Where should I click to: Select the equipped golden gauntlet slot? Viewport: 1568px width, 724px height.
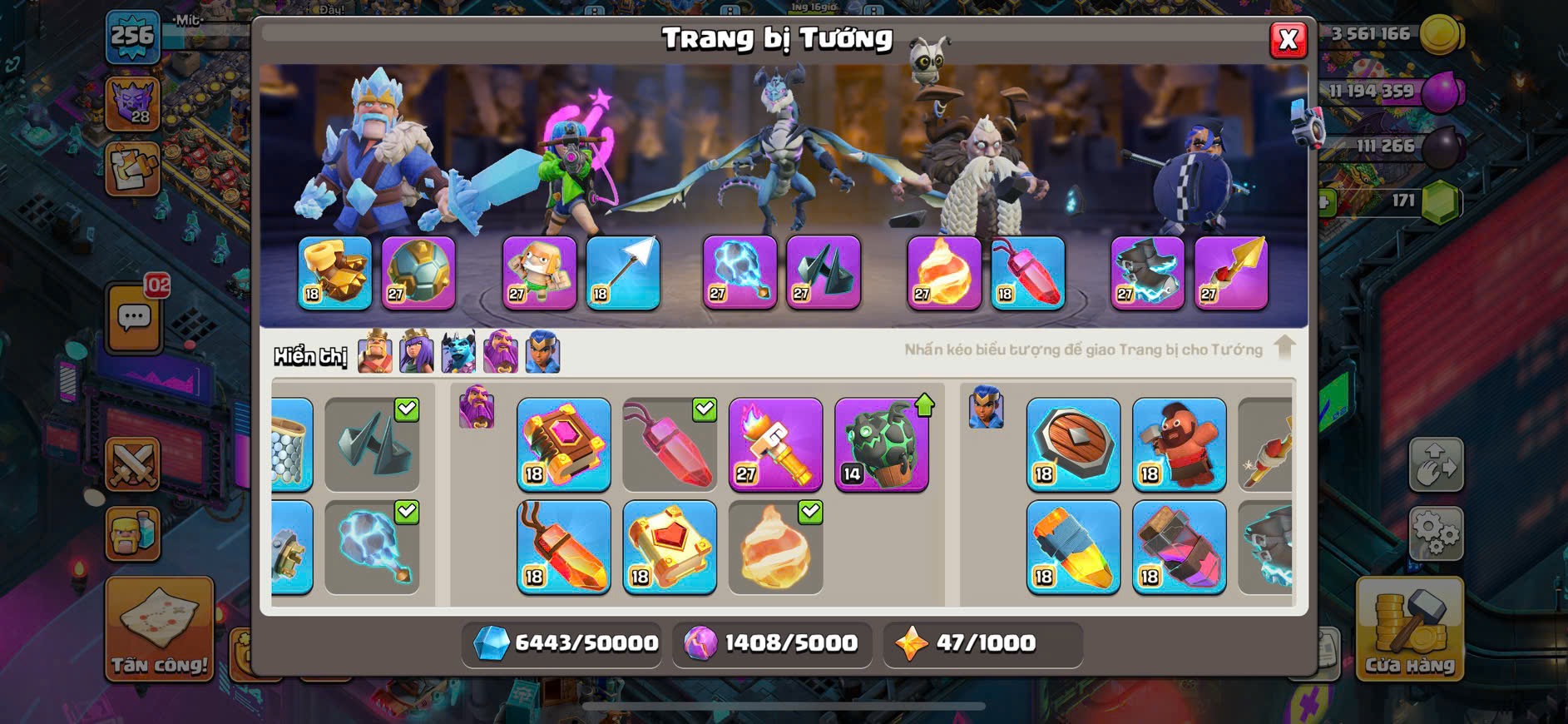(335, 273)
